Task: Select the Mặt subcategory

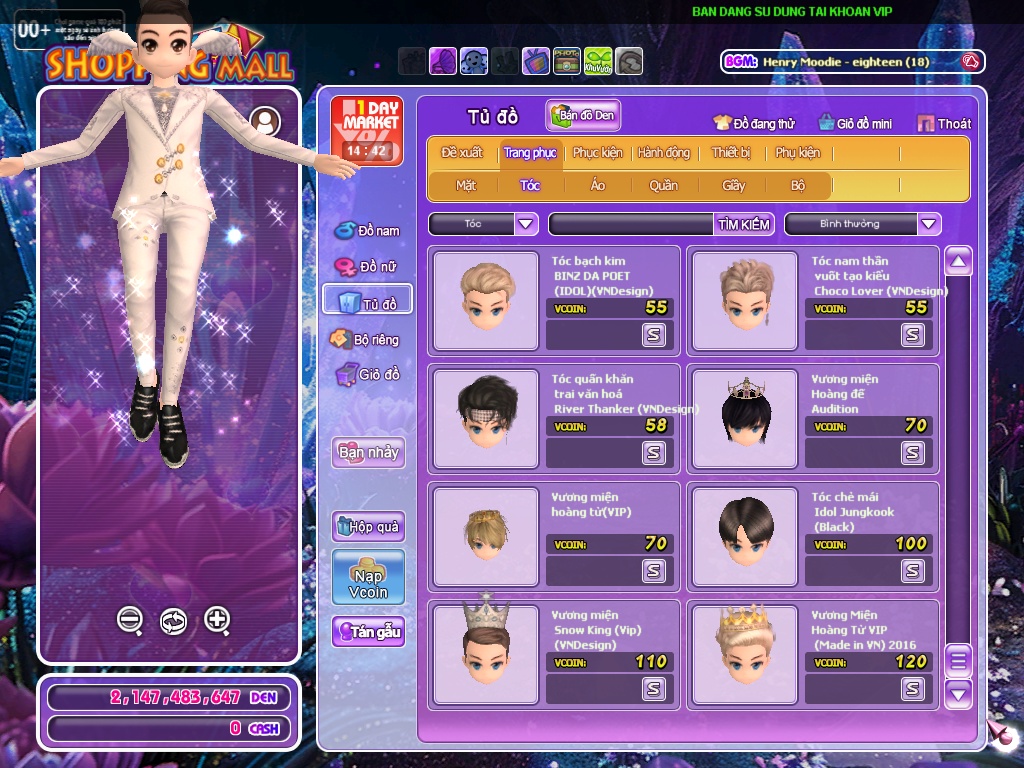Action: point(466,185)
